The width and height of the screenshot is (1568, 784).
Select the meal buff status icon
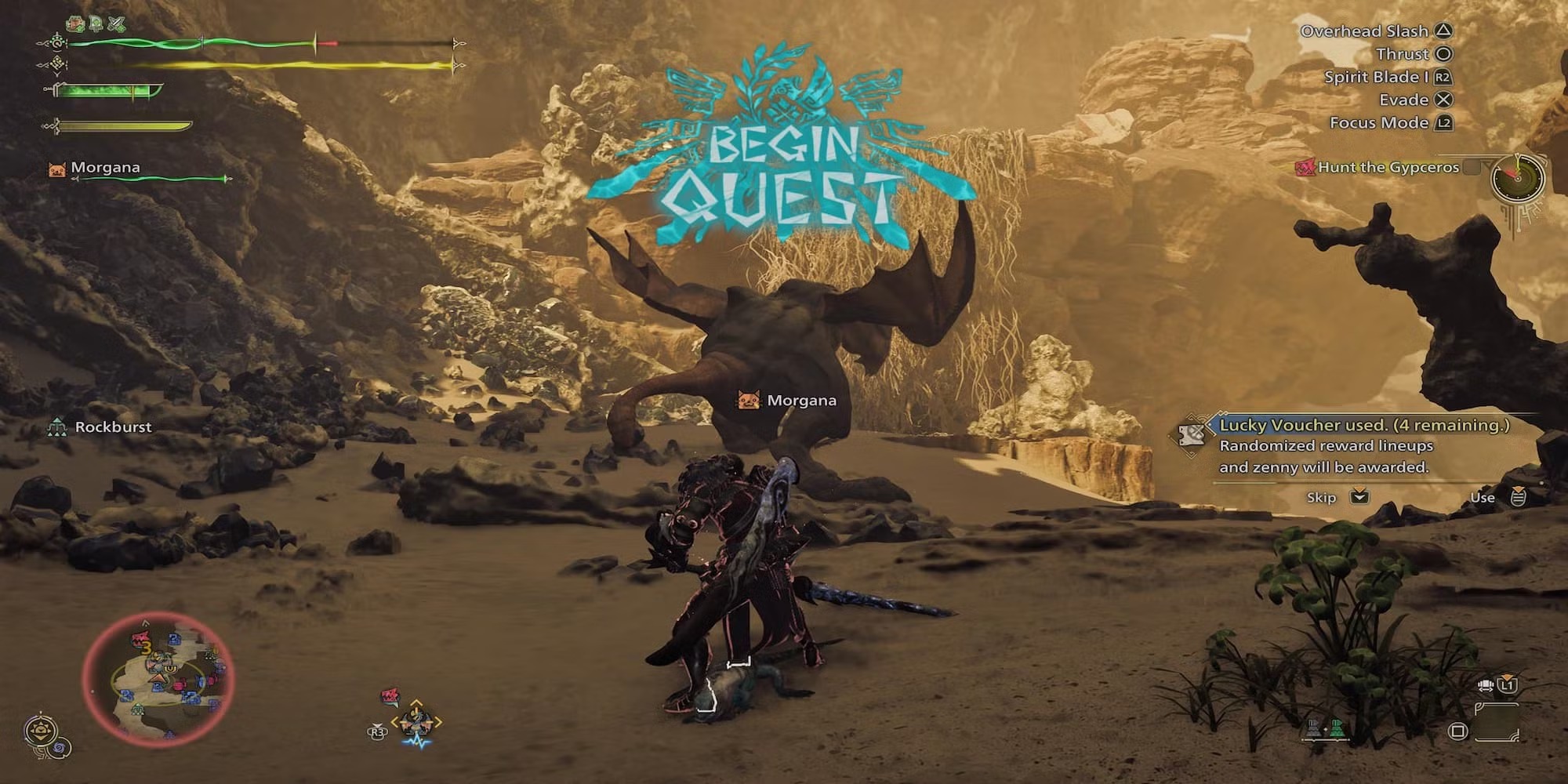tap(75, 24)
